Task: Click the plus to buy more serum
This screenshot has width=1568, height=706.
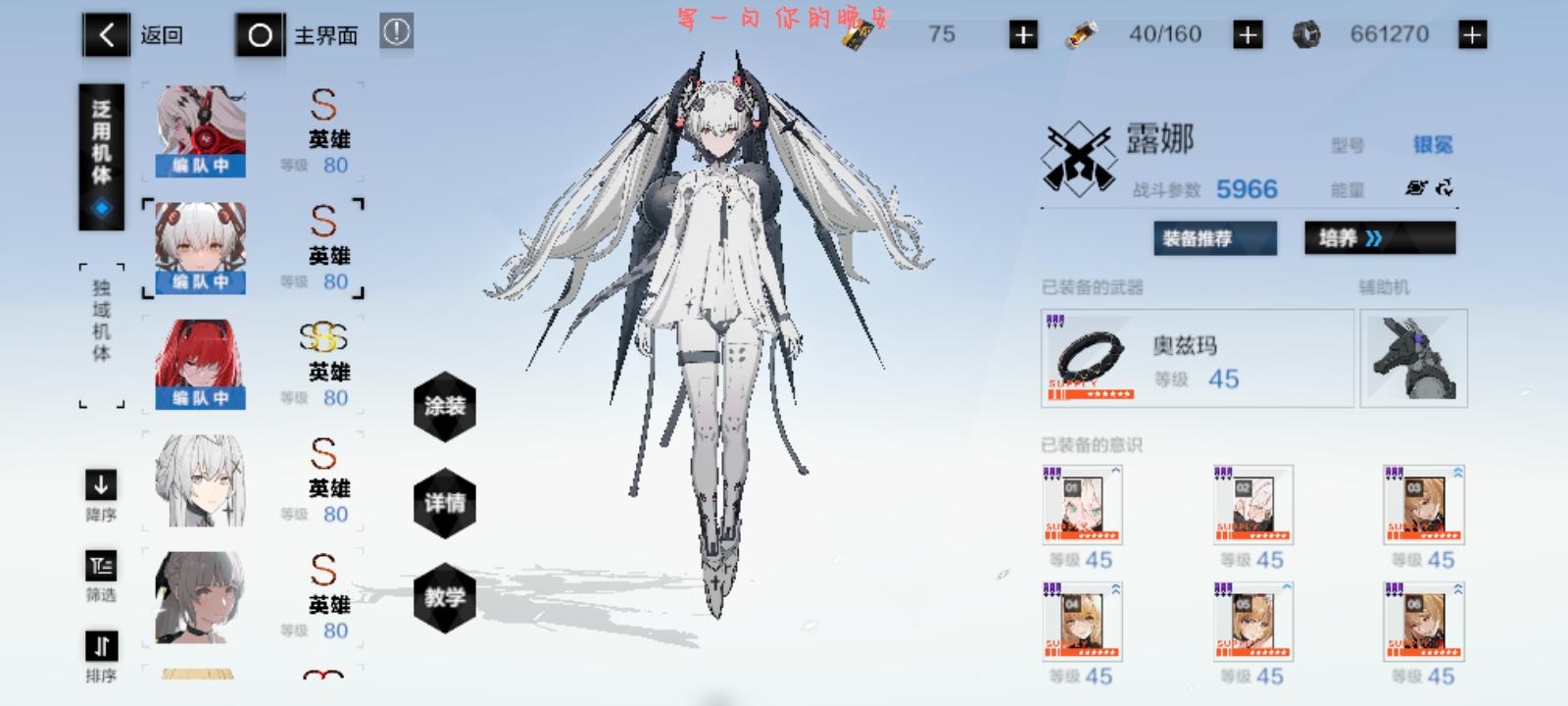Action: pos(1246,32)
